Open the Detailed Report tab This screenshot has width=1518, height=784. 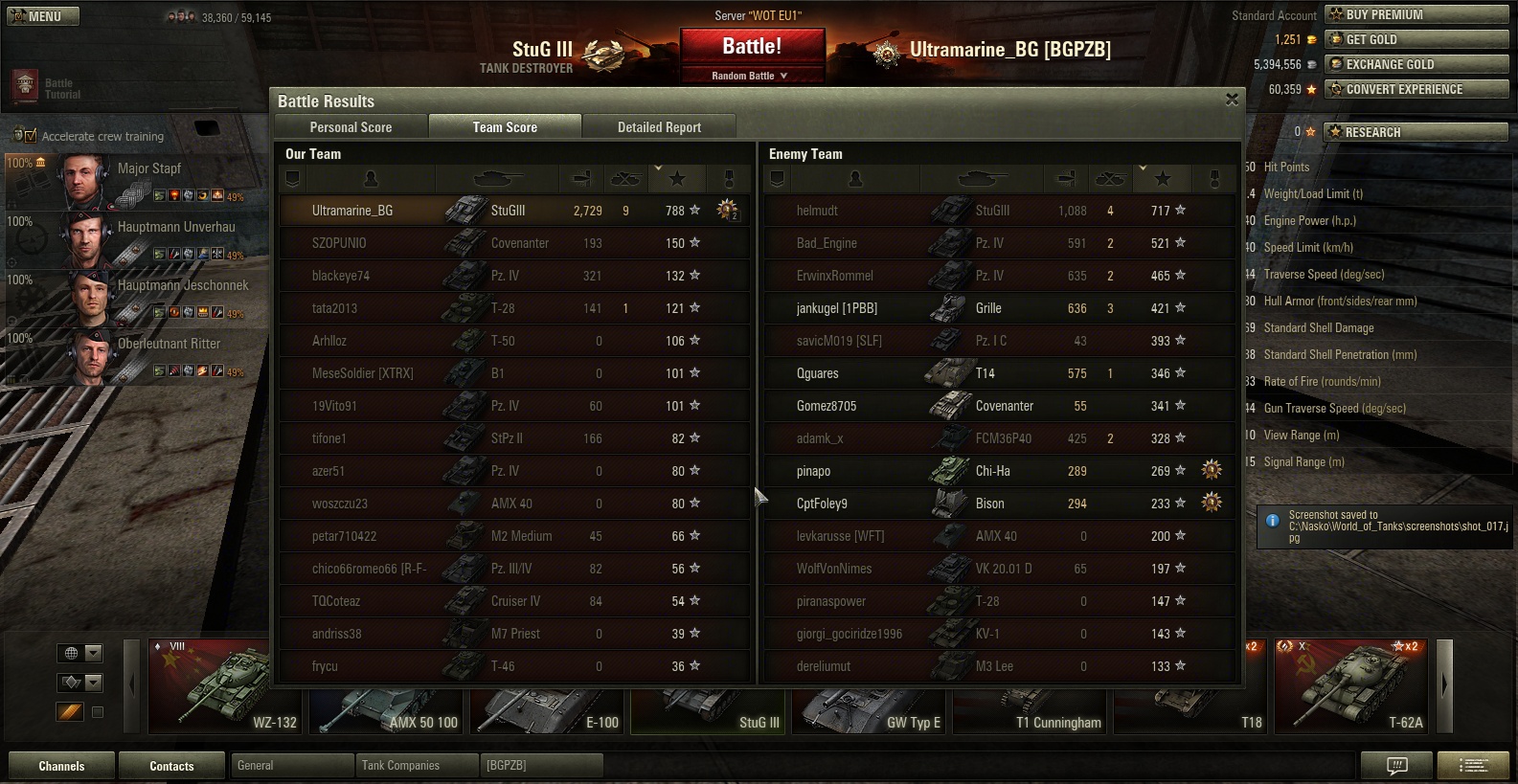[x=659, y=127]
